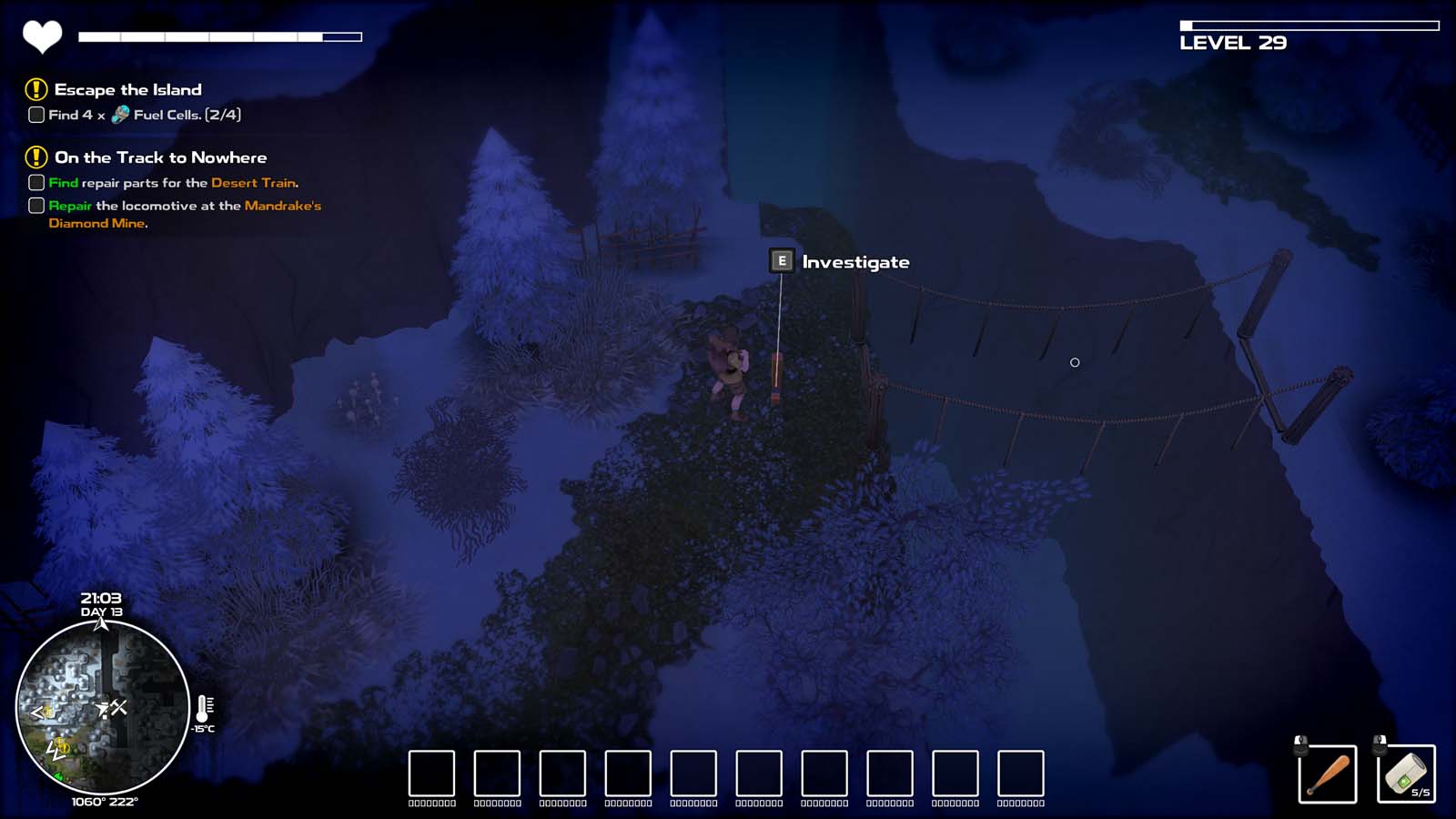Check the Find 4 Fuel Cells objective

click(x=35, y=116)
